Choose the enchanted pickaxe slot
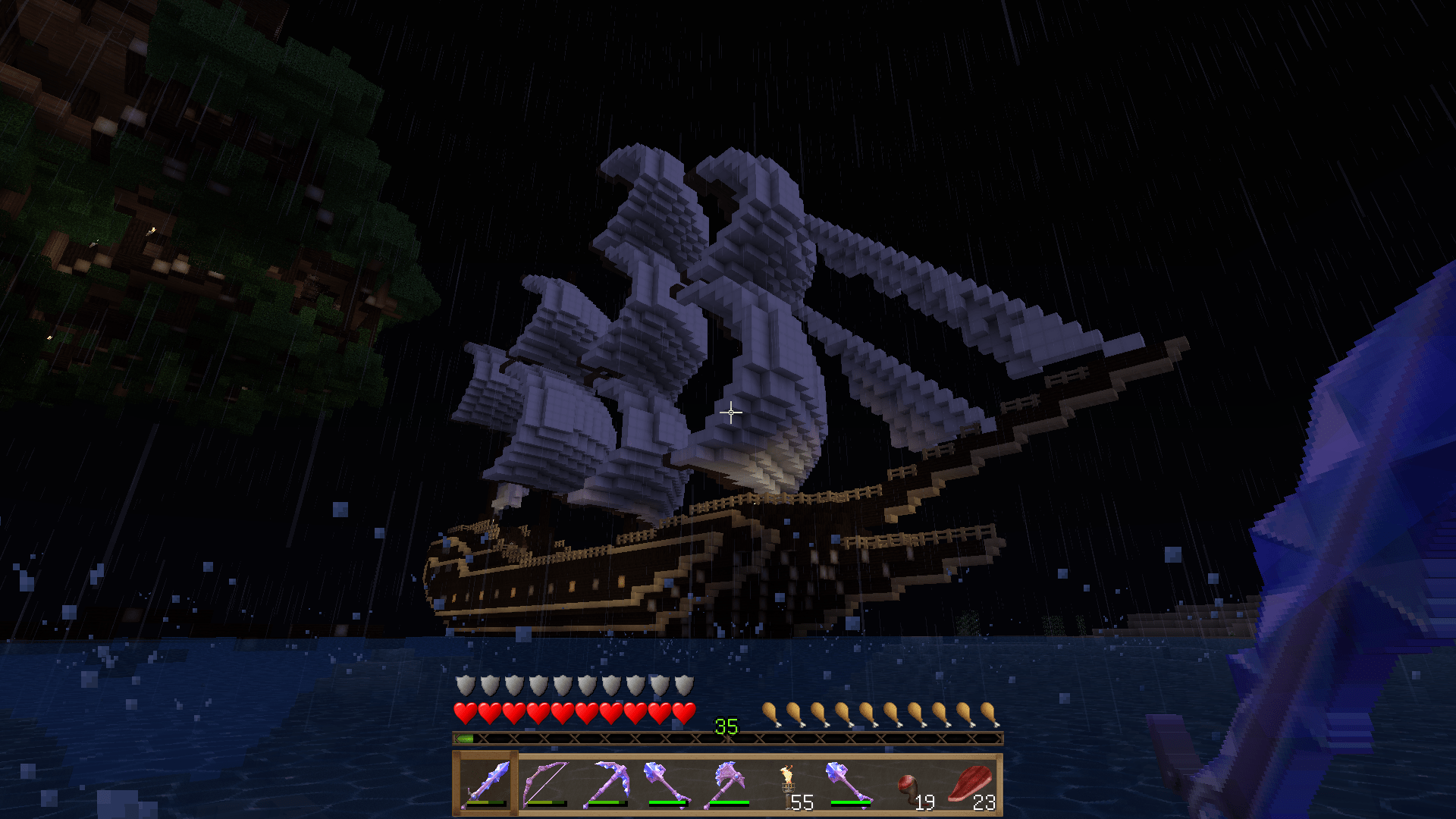Image resolution: width=1456 pixels, height=819 pixels. coord(607,784)
